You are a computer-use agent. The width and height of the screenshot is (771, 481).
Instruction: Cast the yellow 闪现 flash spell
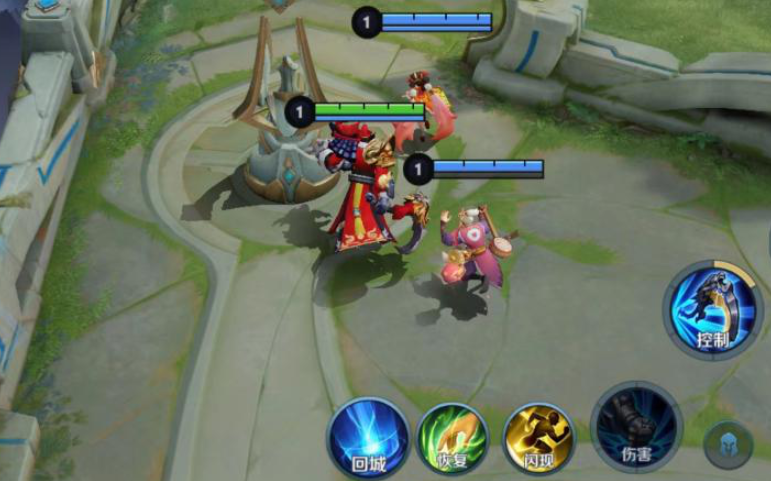[538, 438]
